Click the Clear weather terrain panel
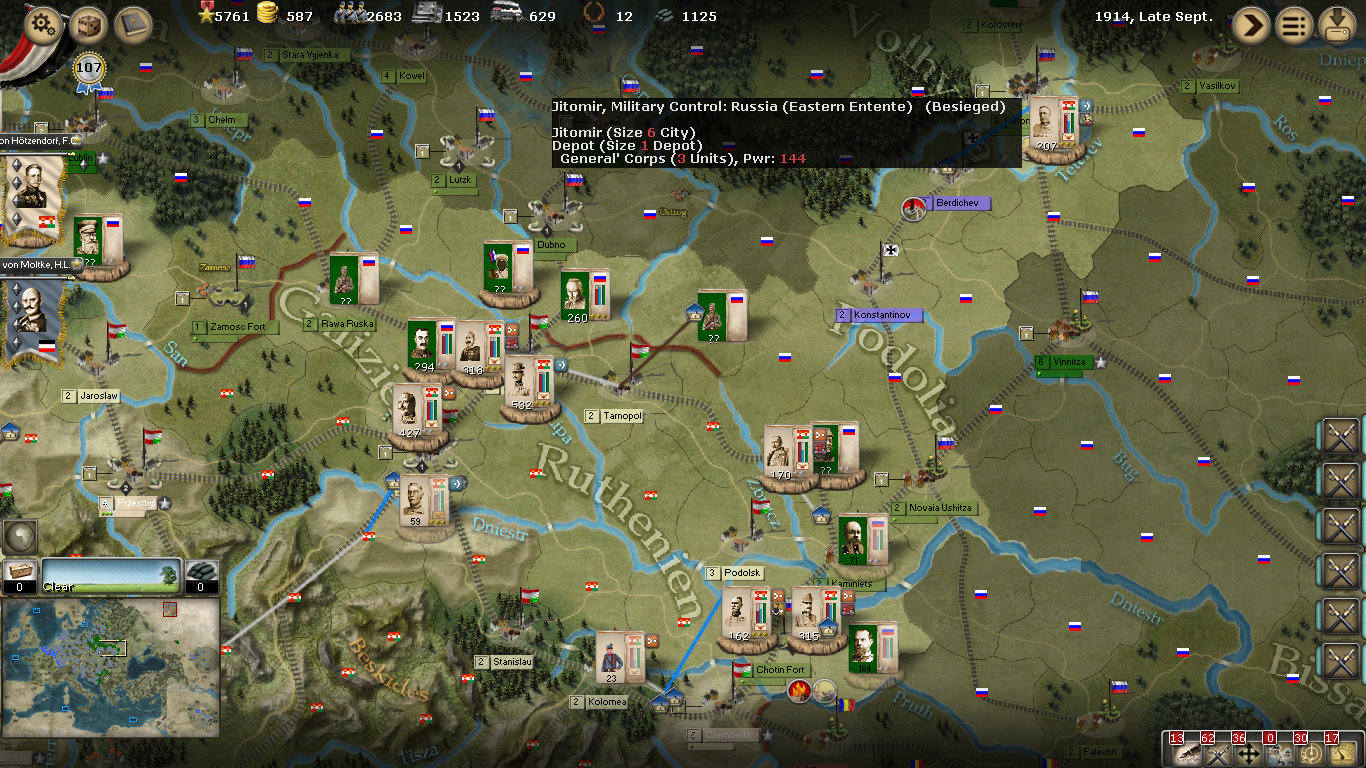The width and height of the screenshot is (1366, 768). pos(112,577)
